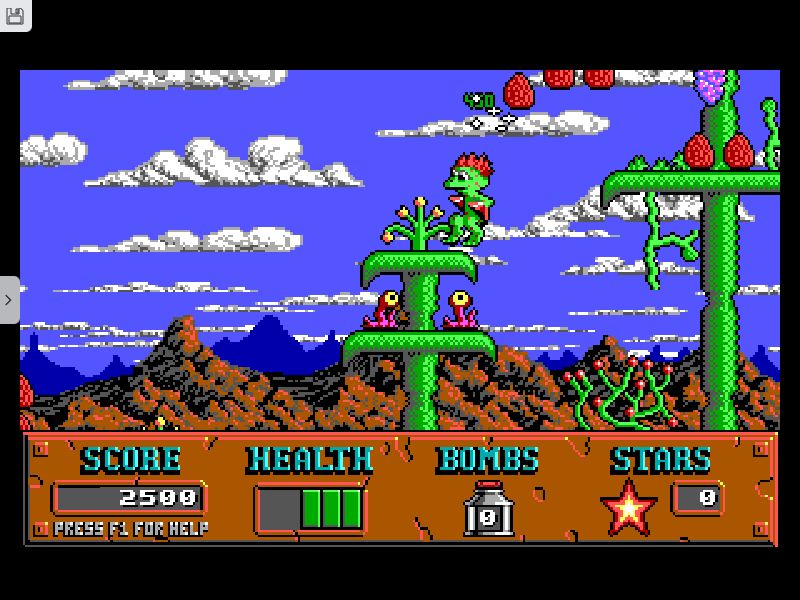Click the floppy disk save icon
The height and width of the screenshot is (600, 800).
pyautogui.click(x=14, y=16)
